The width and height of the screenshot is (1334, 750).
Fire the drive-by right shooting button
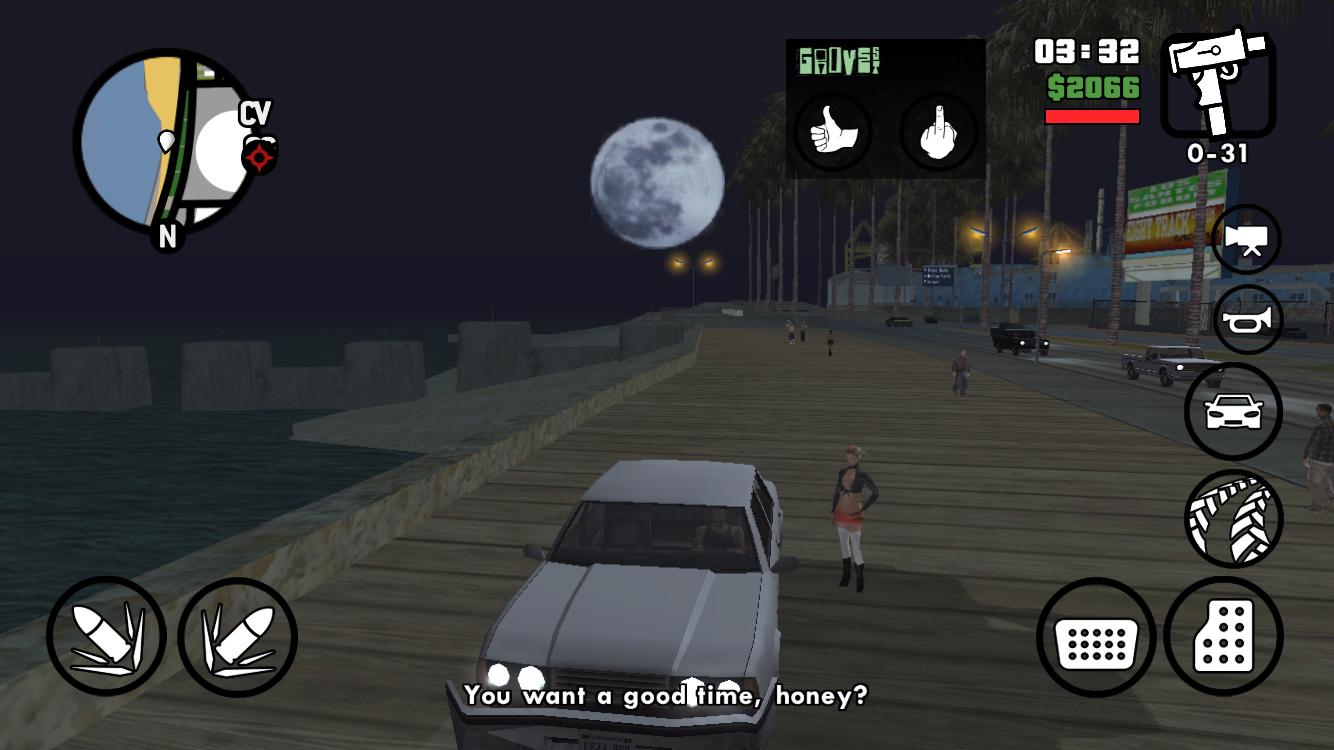[238, 637]
